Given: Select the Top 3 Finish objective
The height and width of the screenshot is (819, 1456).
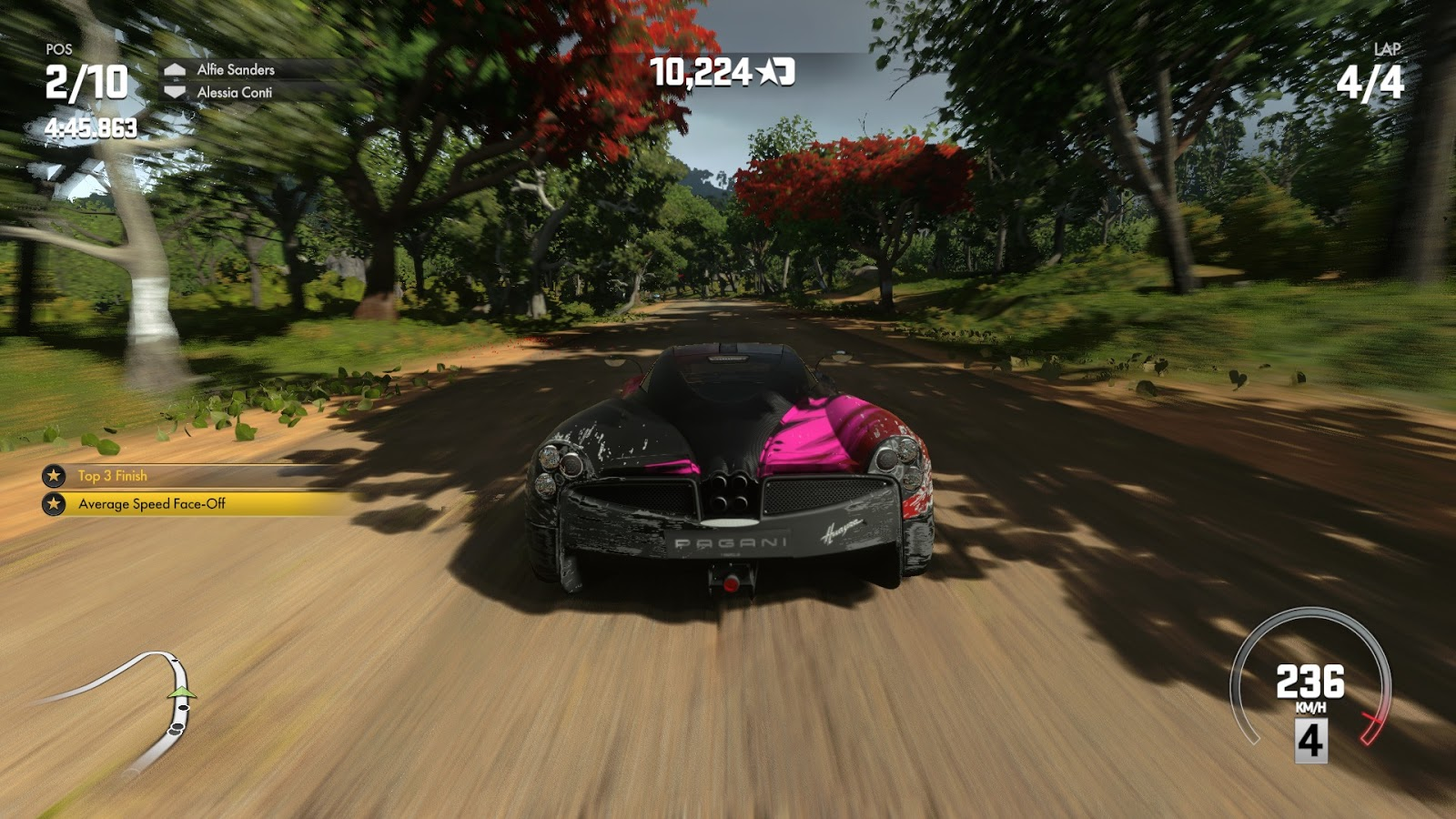Looking at the screenshot, I should (113, 476).
